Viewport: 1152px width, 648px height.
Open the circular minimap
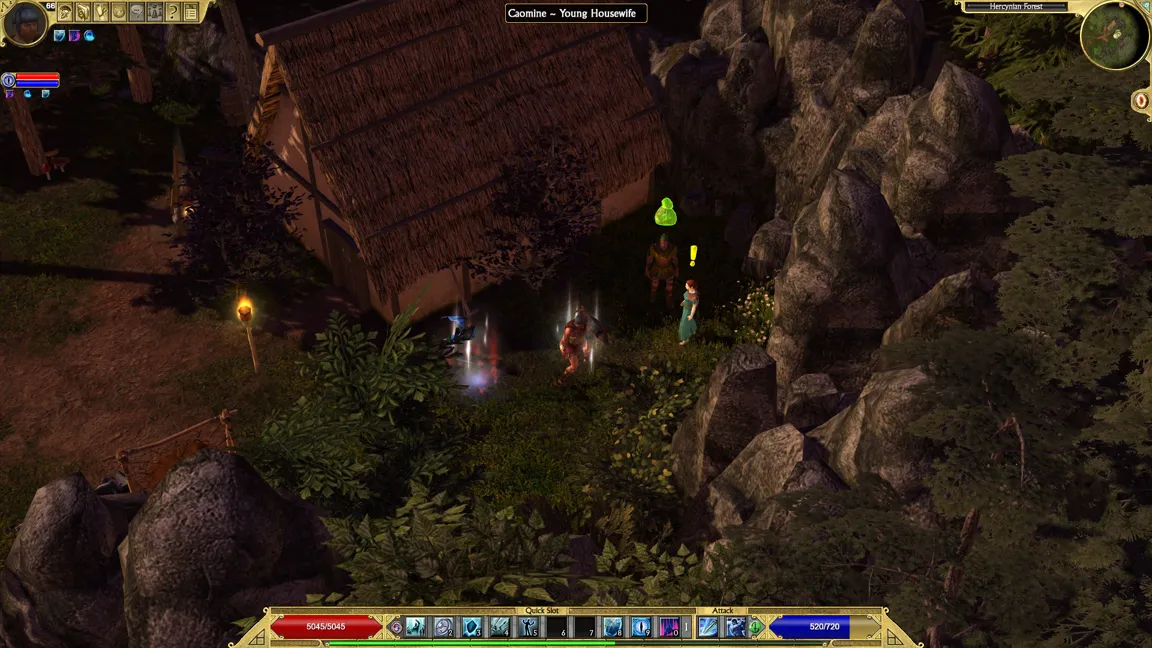pos(1115,35)
